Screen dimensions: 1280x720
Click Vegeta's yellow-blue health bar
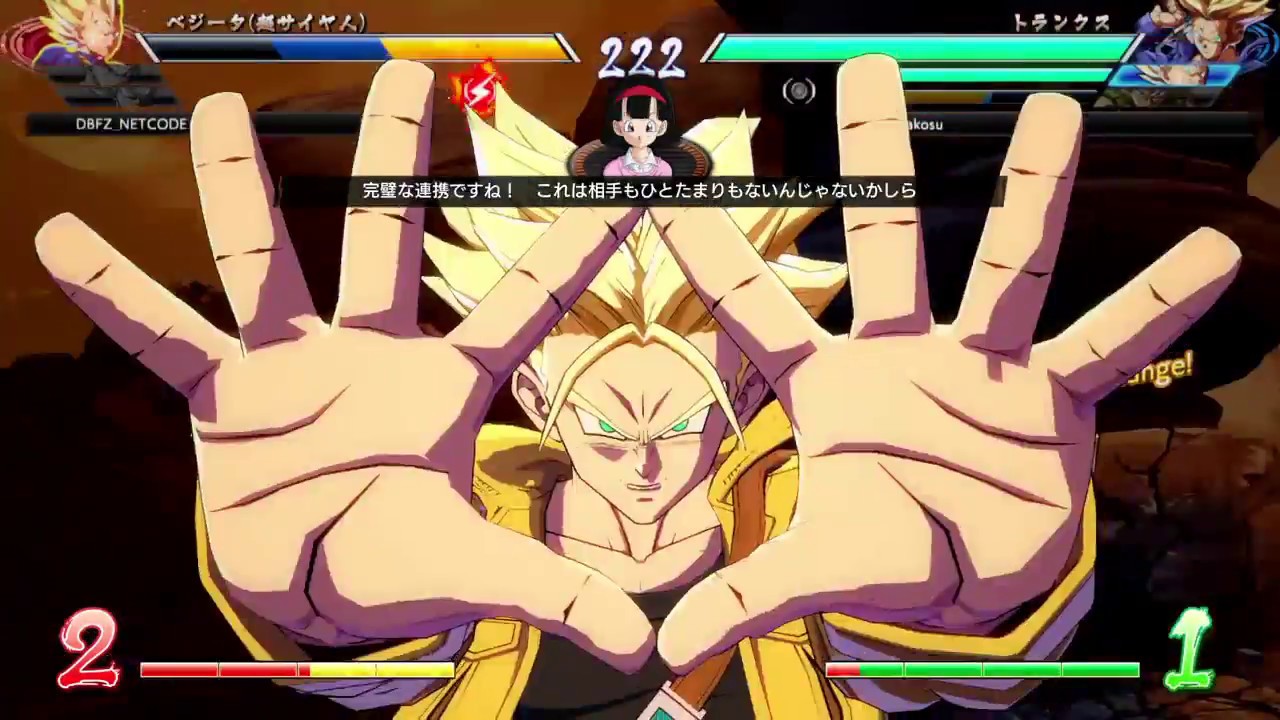tap(350, 46)
